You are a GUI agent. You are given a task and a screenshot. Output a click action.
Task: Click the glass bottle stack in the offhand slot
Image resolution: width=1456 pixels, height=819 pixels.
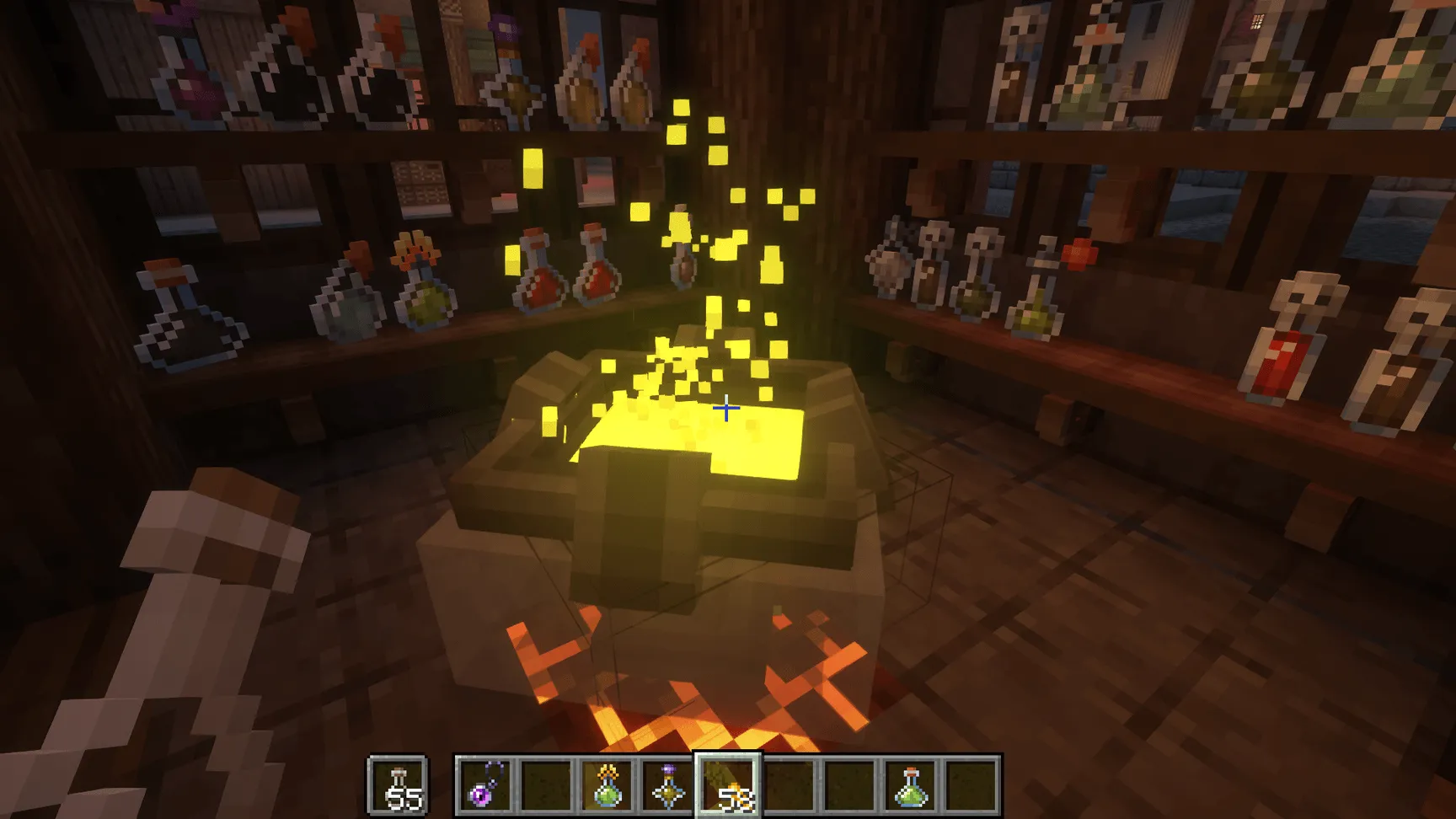396,785
